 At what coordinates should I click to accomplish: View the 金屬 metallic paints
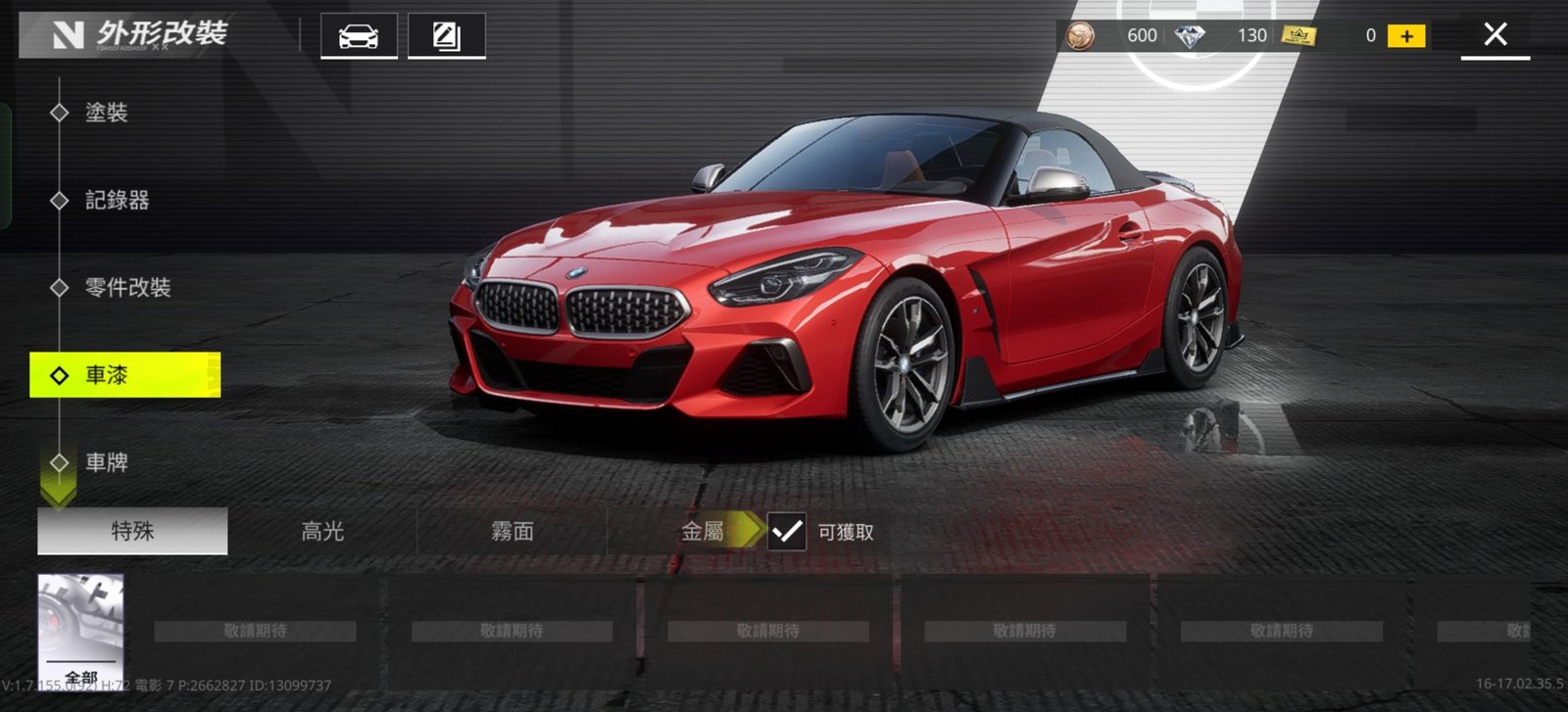pyautogui.click(x=702, y=531)
